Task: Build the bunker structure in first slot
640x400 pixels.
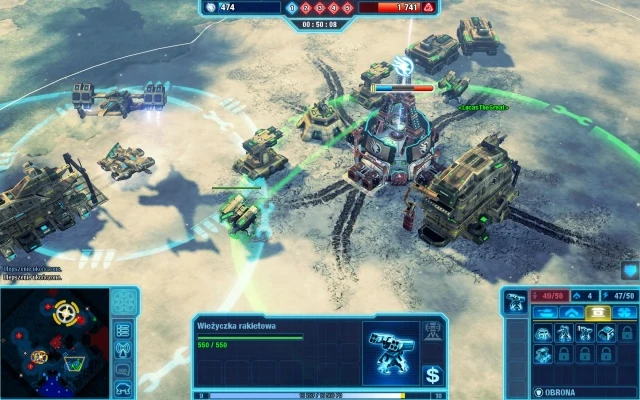Action: point(543,334)
